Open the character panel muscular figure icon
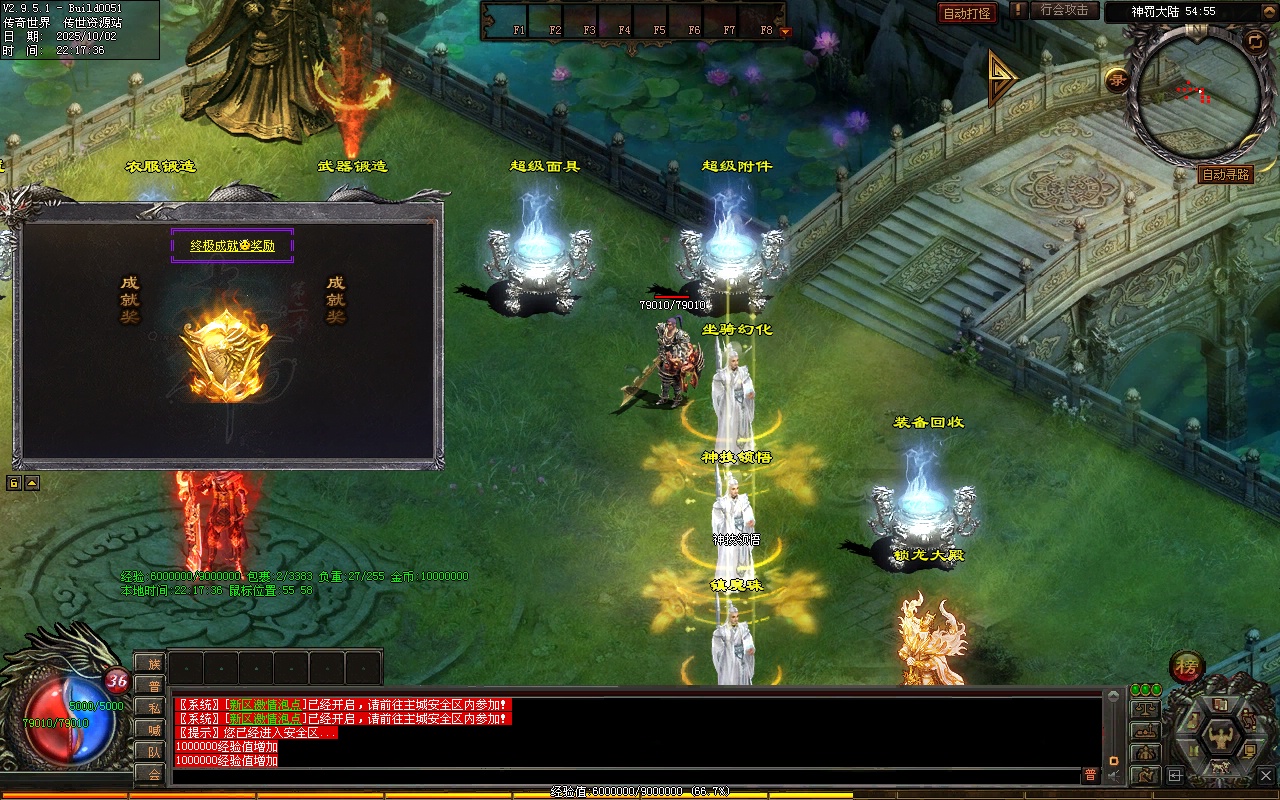This screenshot has width=1280, height=800. [x=1220, y=738]
